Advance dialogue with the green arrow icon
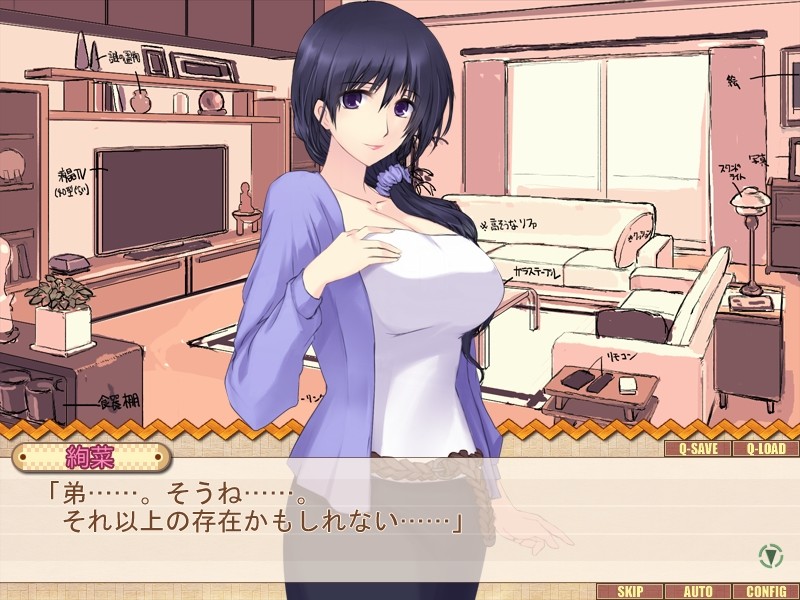This screenshot has width=800, height=600. tap(769, 553)
